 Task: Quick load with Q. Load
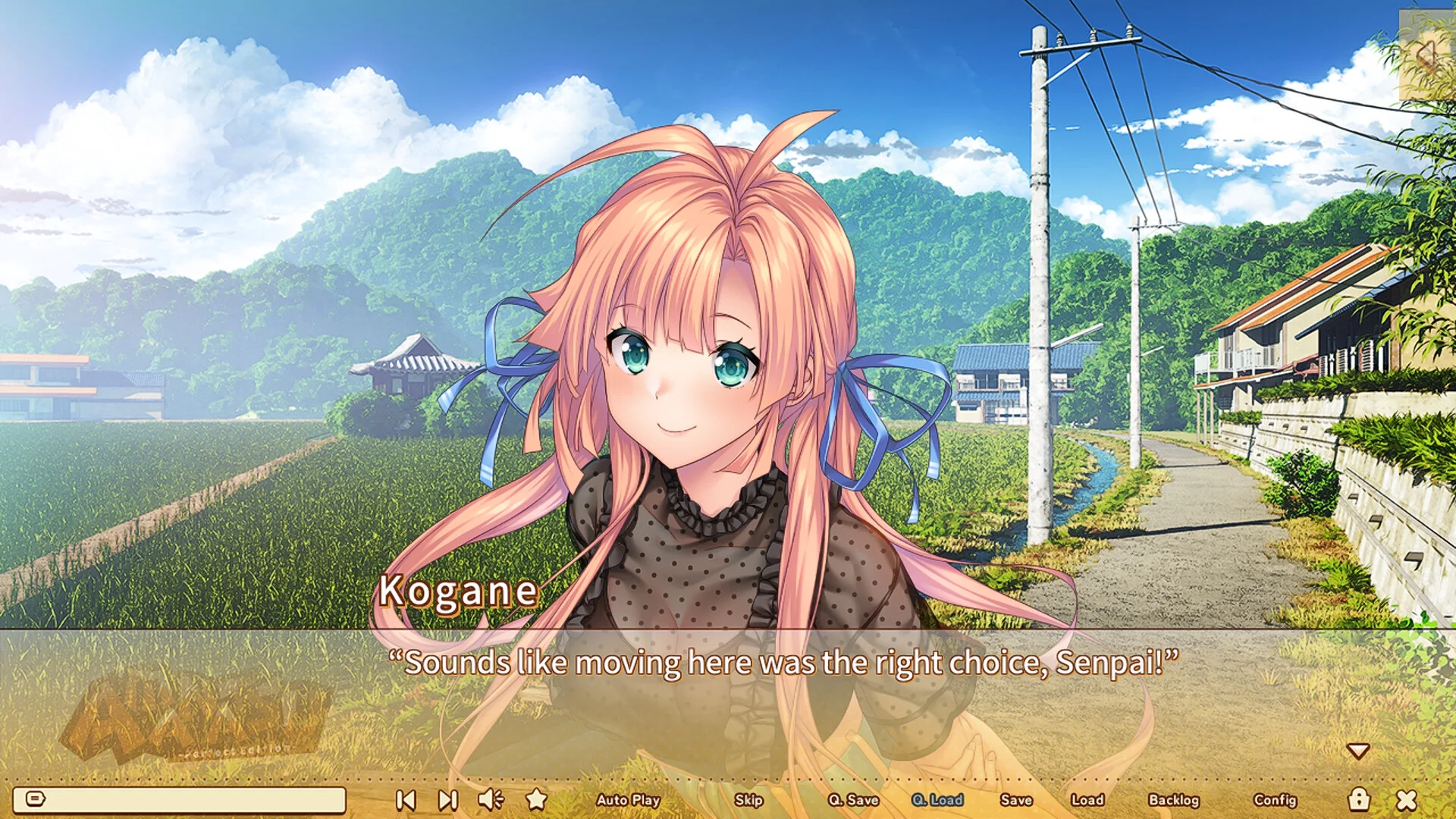[x=937, y=800]
